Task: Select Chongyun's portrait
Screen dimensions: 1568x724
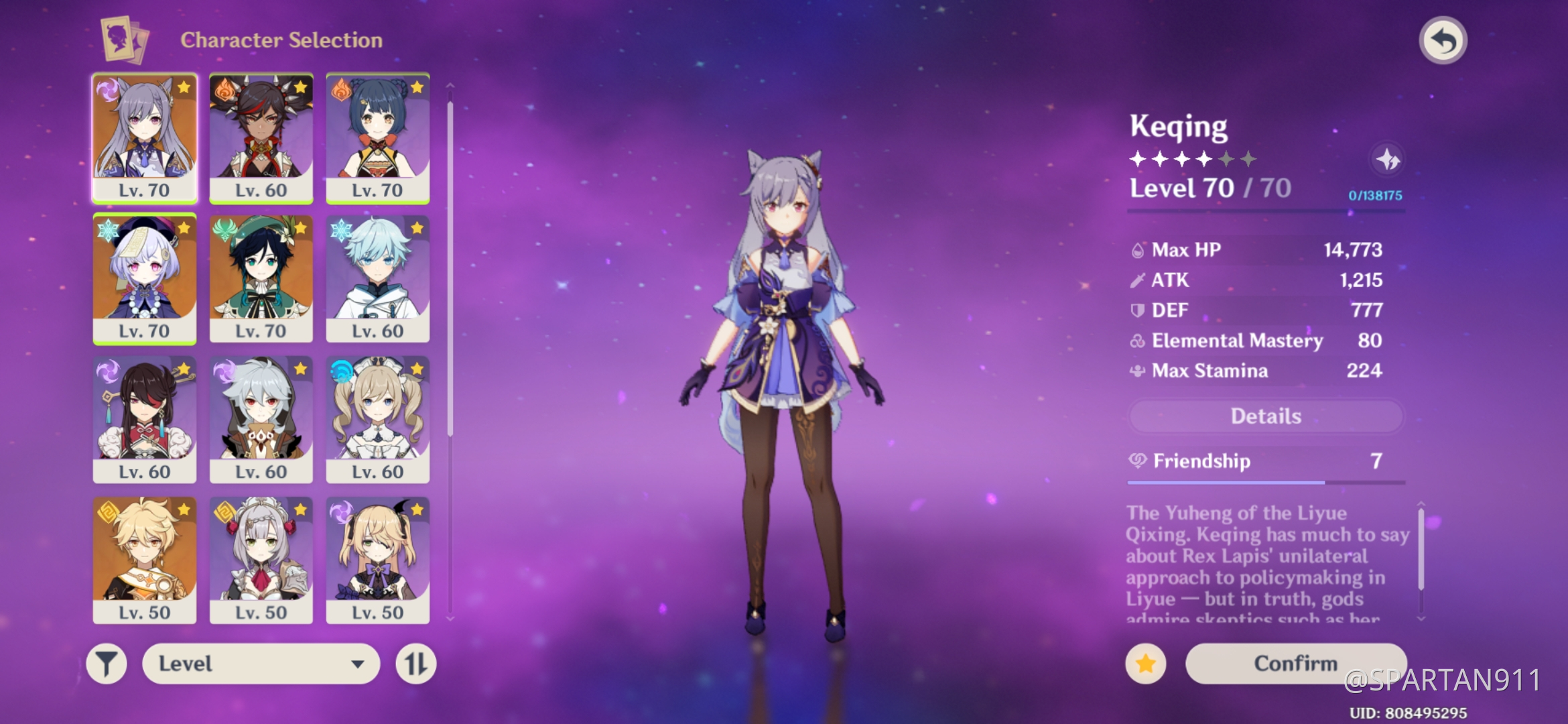Action: coord(378,278)
